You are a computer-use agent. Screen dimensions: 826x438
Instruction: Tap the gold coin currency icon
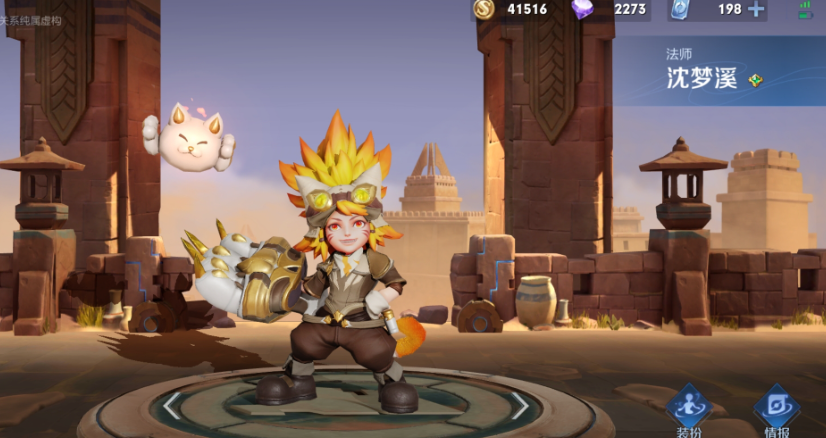tap(484, 9)
